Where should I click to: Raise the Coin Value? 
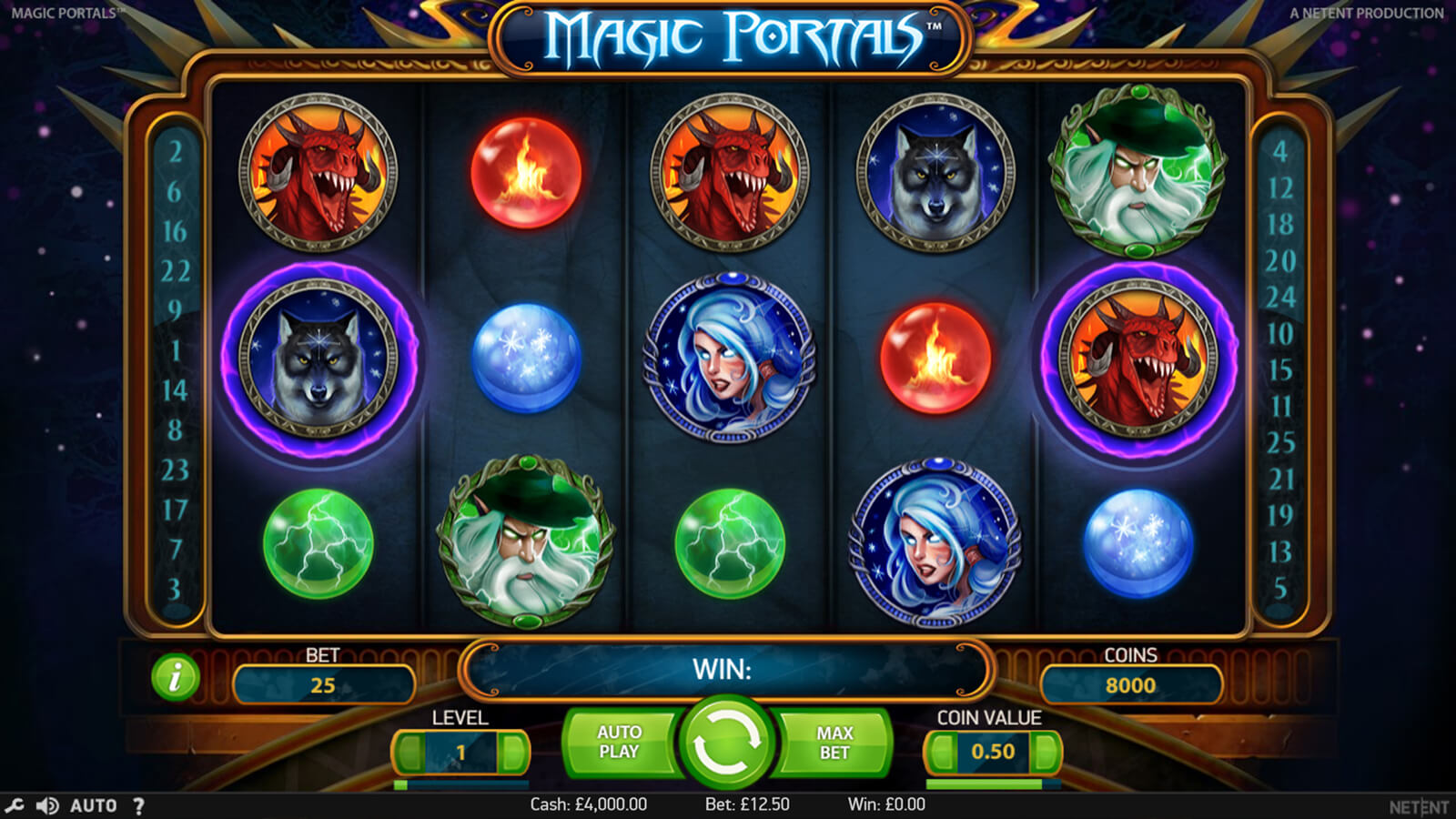[1046, 753]
